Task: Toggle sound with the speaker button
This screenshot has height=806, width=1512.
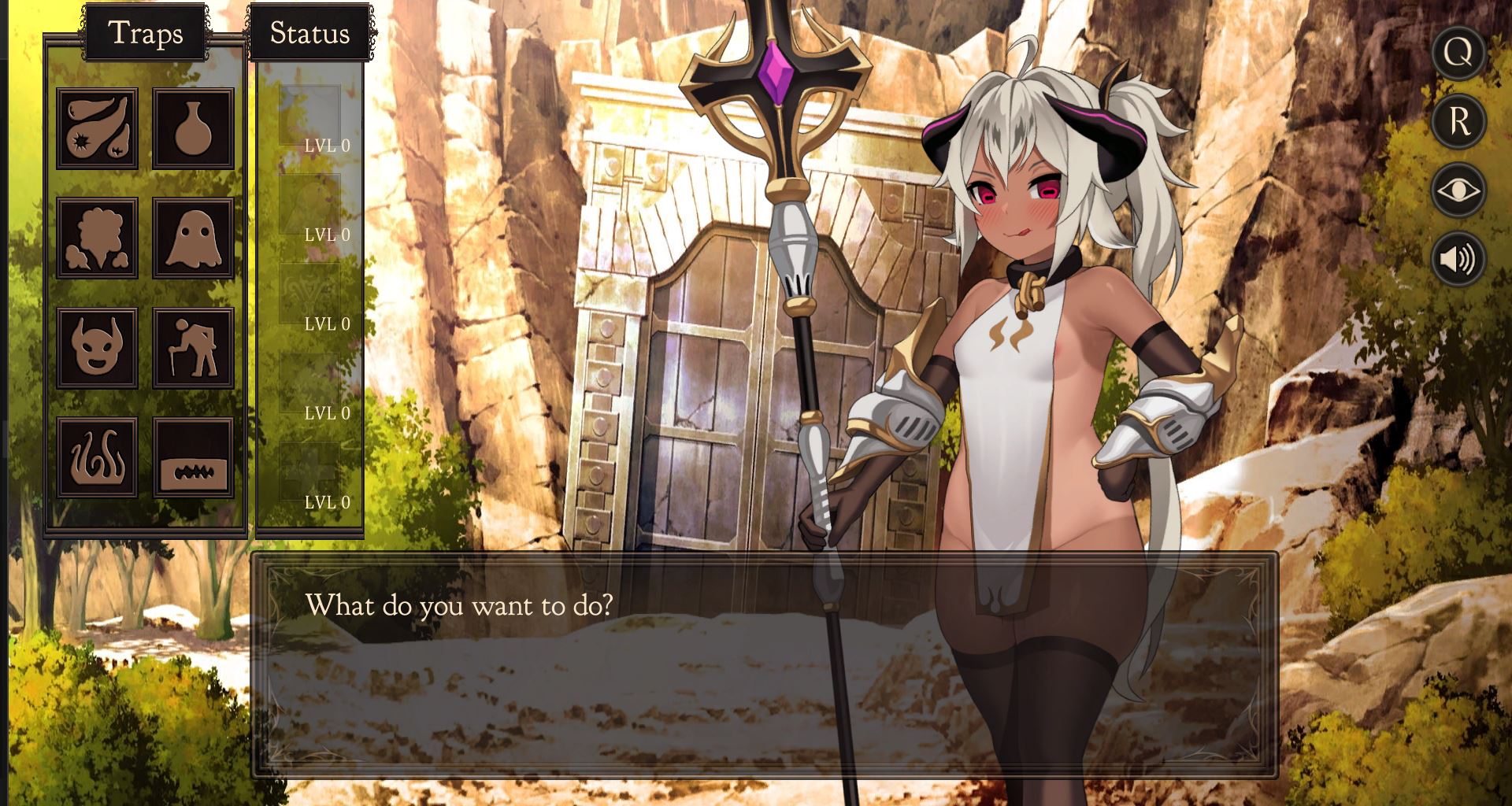Action: (x=1458, y=259)
